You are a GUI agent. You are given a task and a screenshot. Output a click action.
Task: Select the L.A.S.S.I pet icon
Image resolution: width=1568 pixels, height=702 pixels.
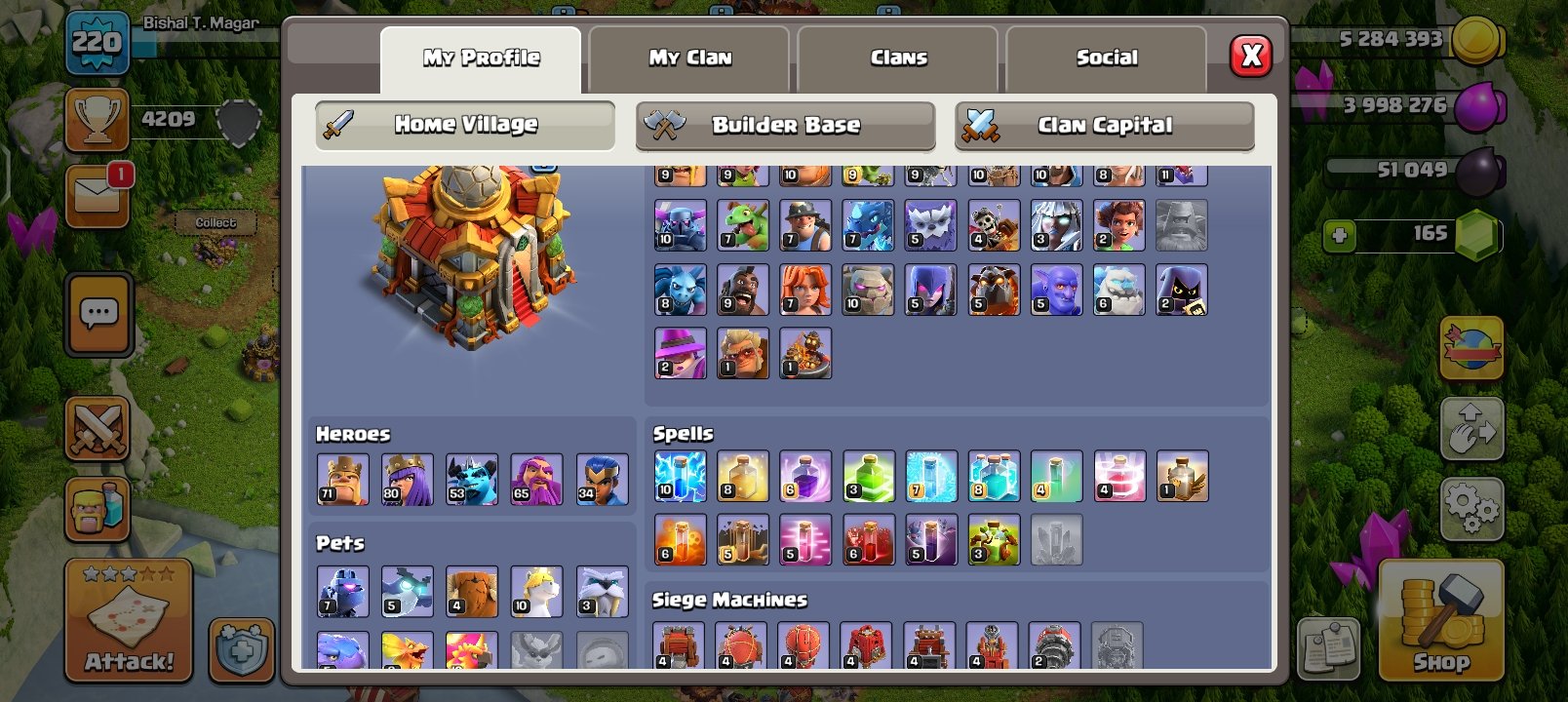click(341, 590)
